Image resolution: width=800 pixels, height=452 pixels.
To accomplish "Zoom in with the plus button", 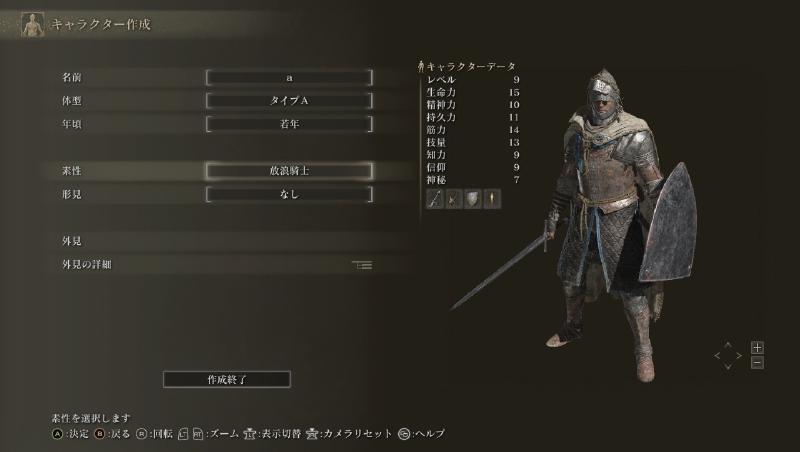I will click(x=757, y=347).
